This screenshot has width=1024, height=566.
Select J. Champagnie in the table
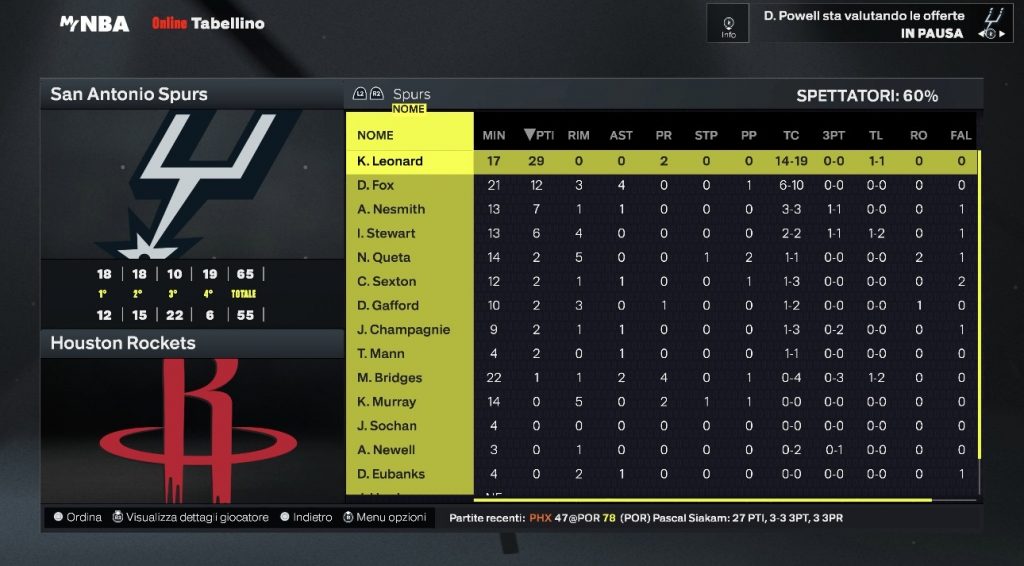click(x=403, y=329)
